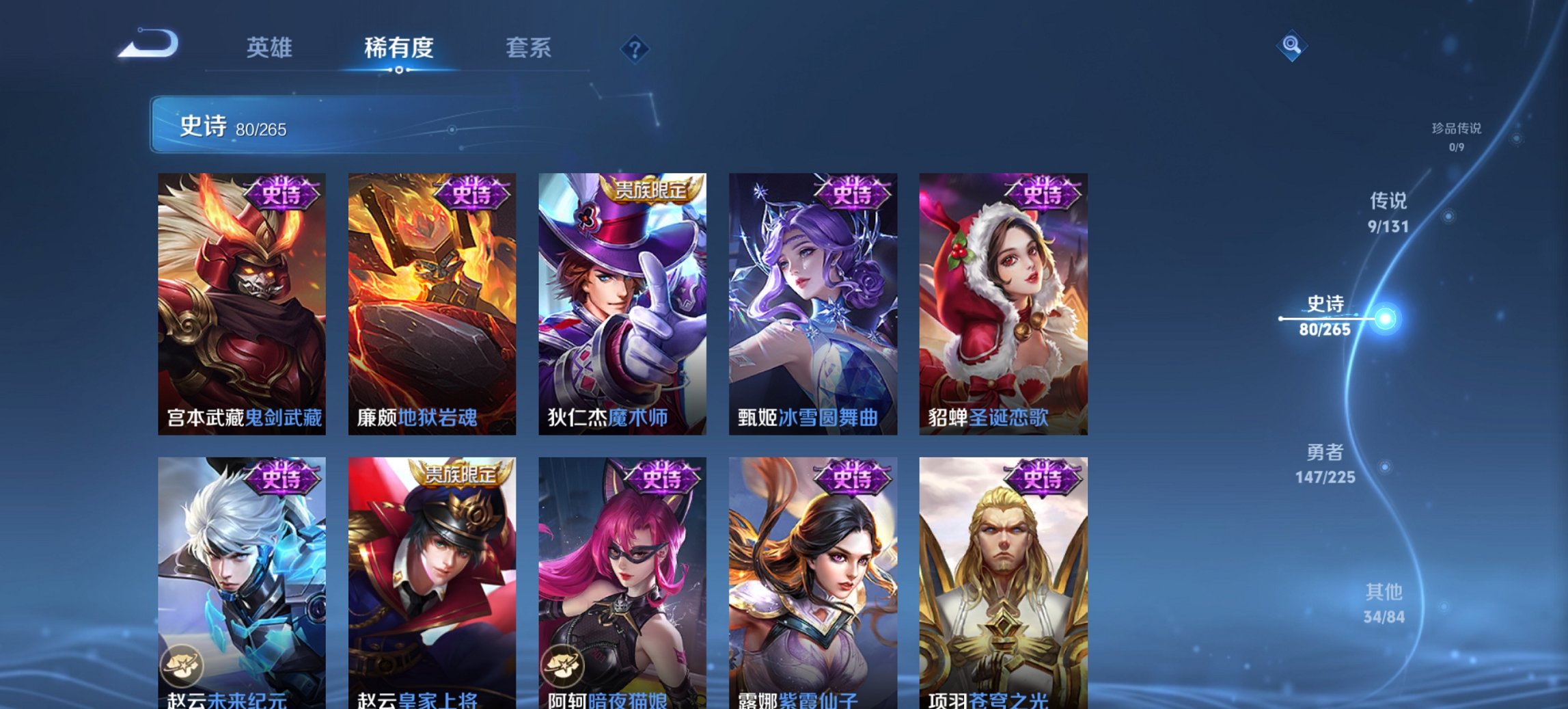
Task: Open the help question mark icon
Action: click(x=635, y=49)
